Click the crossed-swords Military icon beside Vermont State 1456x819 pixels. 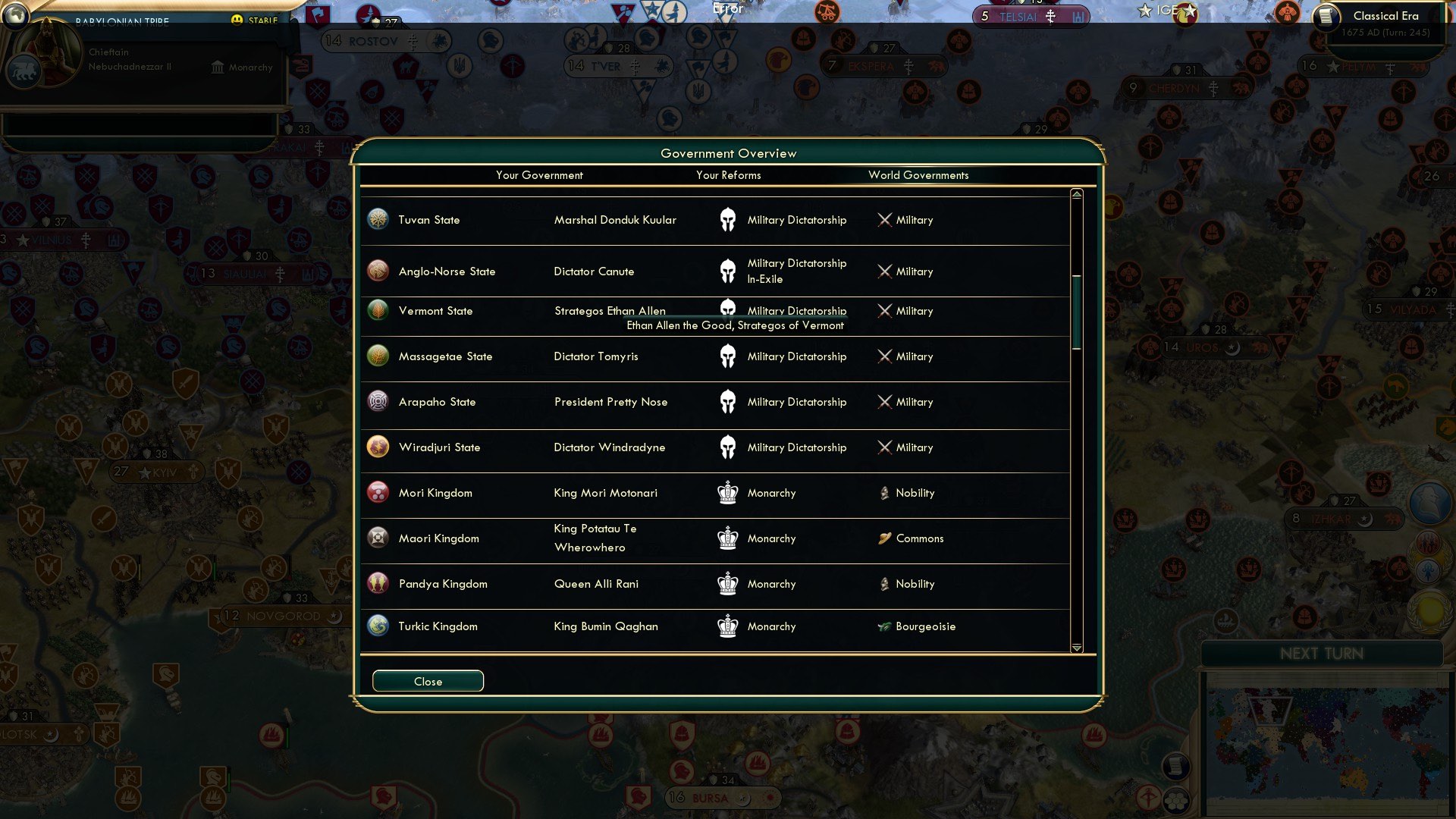[x=884, y=311]
